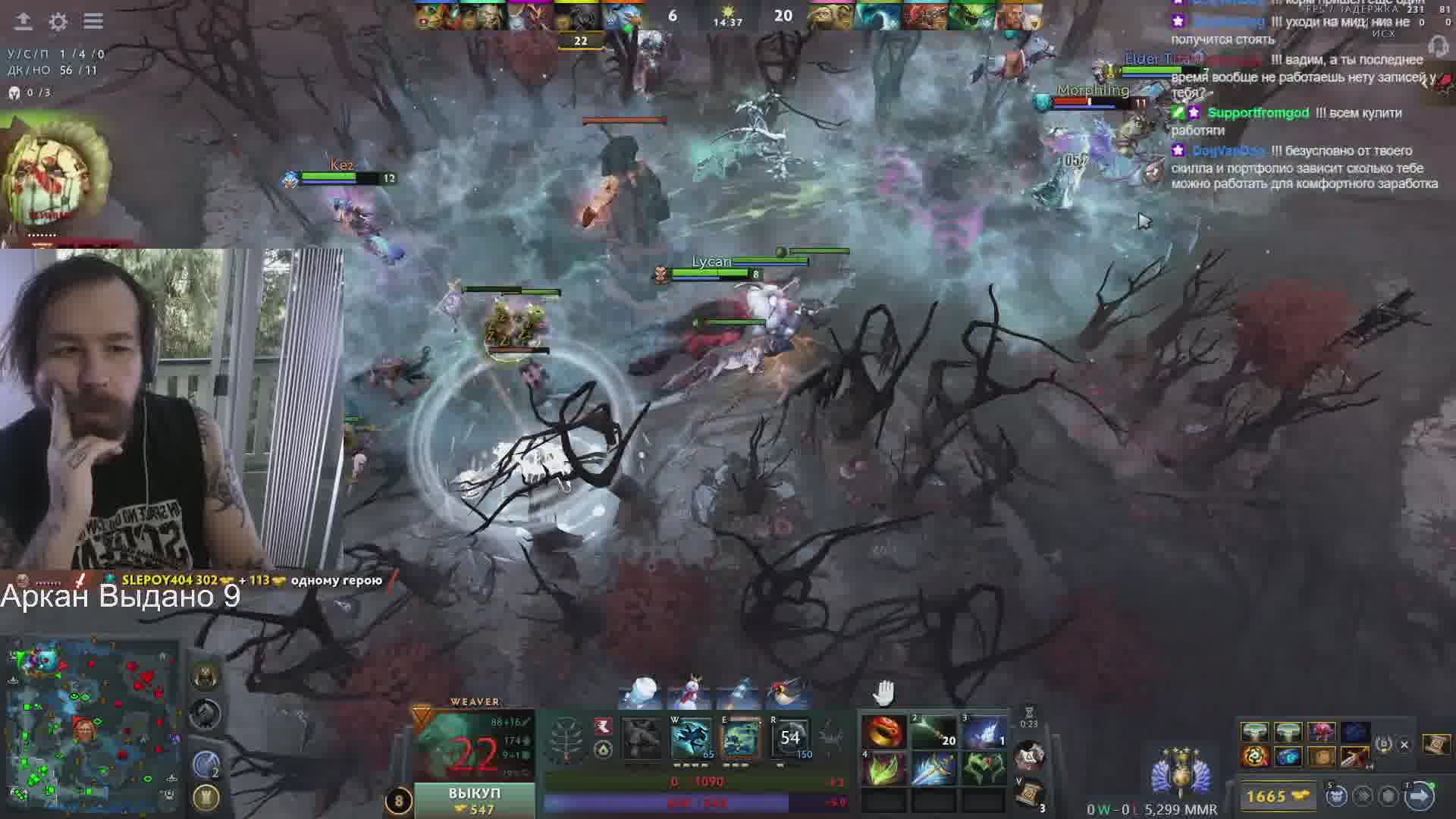1456x819 pixels.
Task: Click the minimap
Action: (91, 724)
